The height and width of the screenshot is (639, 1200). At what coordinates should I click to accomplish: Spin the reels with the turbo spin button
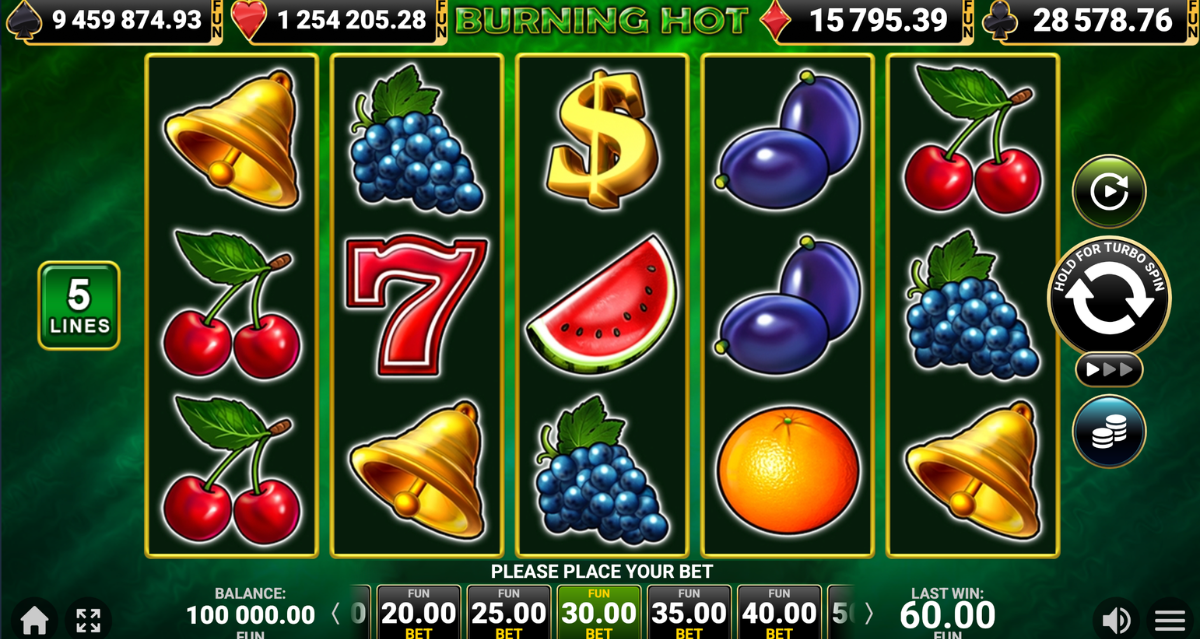(x=1108, y=298)
